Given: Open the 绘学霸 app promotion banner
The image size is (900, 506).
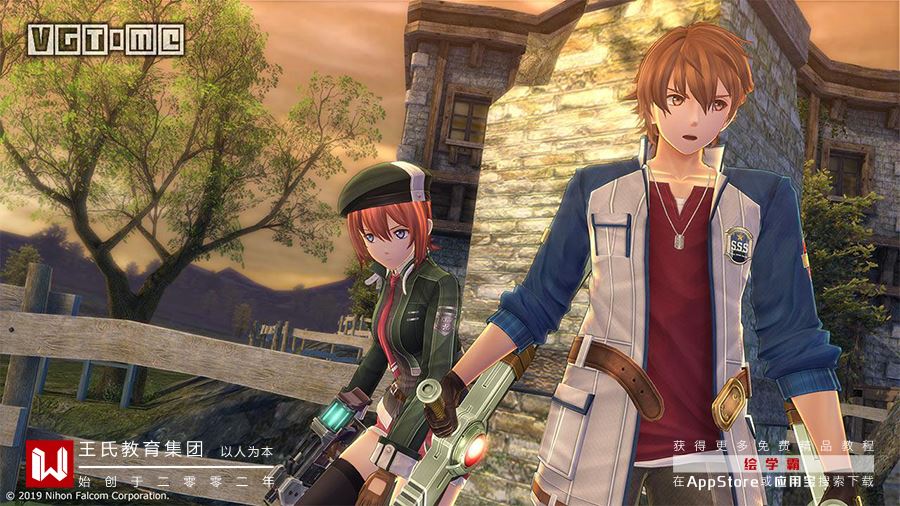Looking at the screenshot, I should 771,464.
